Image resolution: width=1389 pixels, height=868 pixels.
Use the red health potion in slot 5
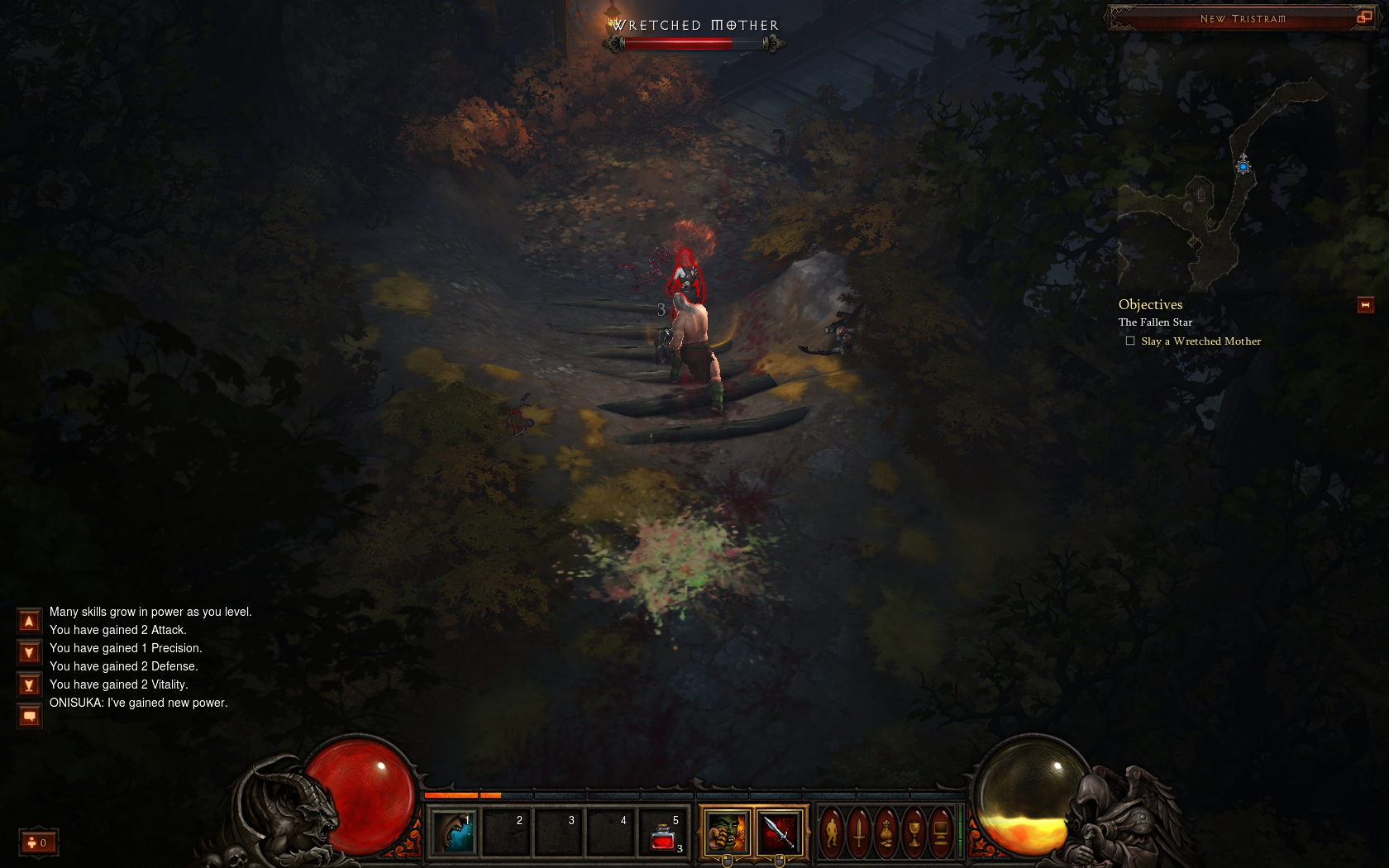click(x=663, y=832)
